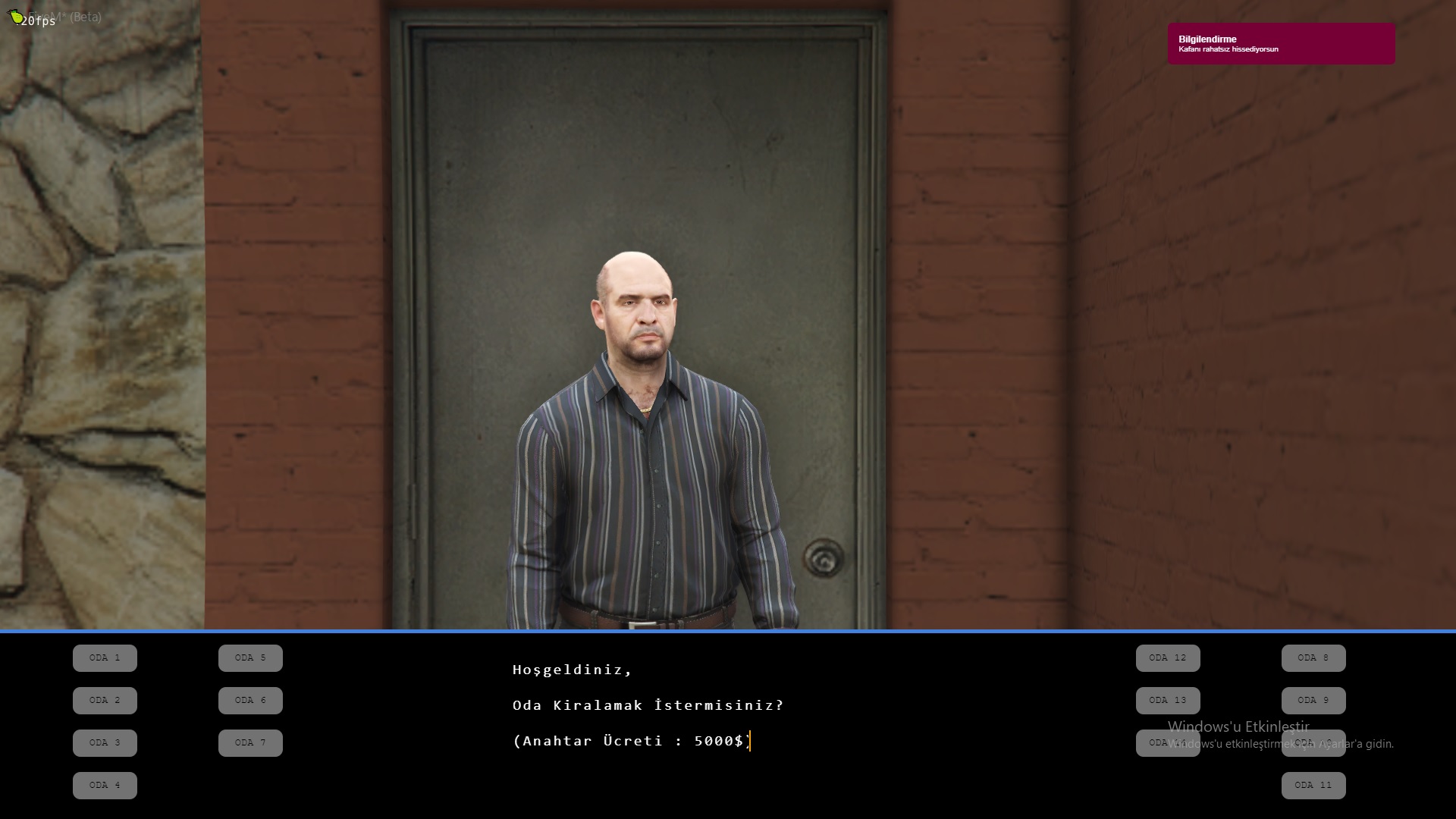
Task: Rent room ODA 4
Action: pyautogui.click(x=104, y=785)
